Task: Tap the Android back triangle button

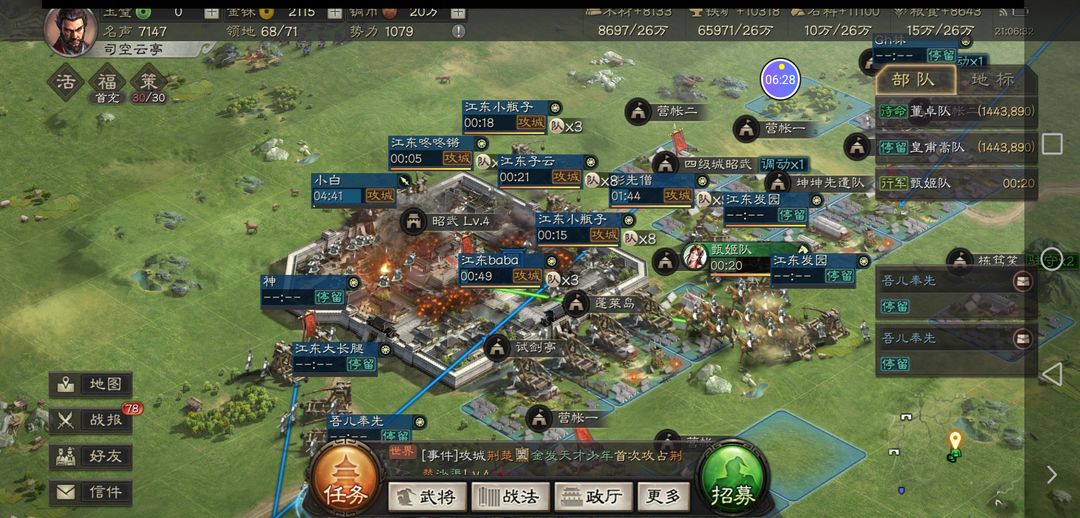Action: click(1052, 374)
